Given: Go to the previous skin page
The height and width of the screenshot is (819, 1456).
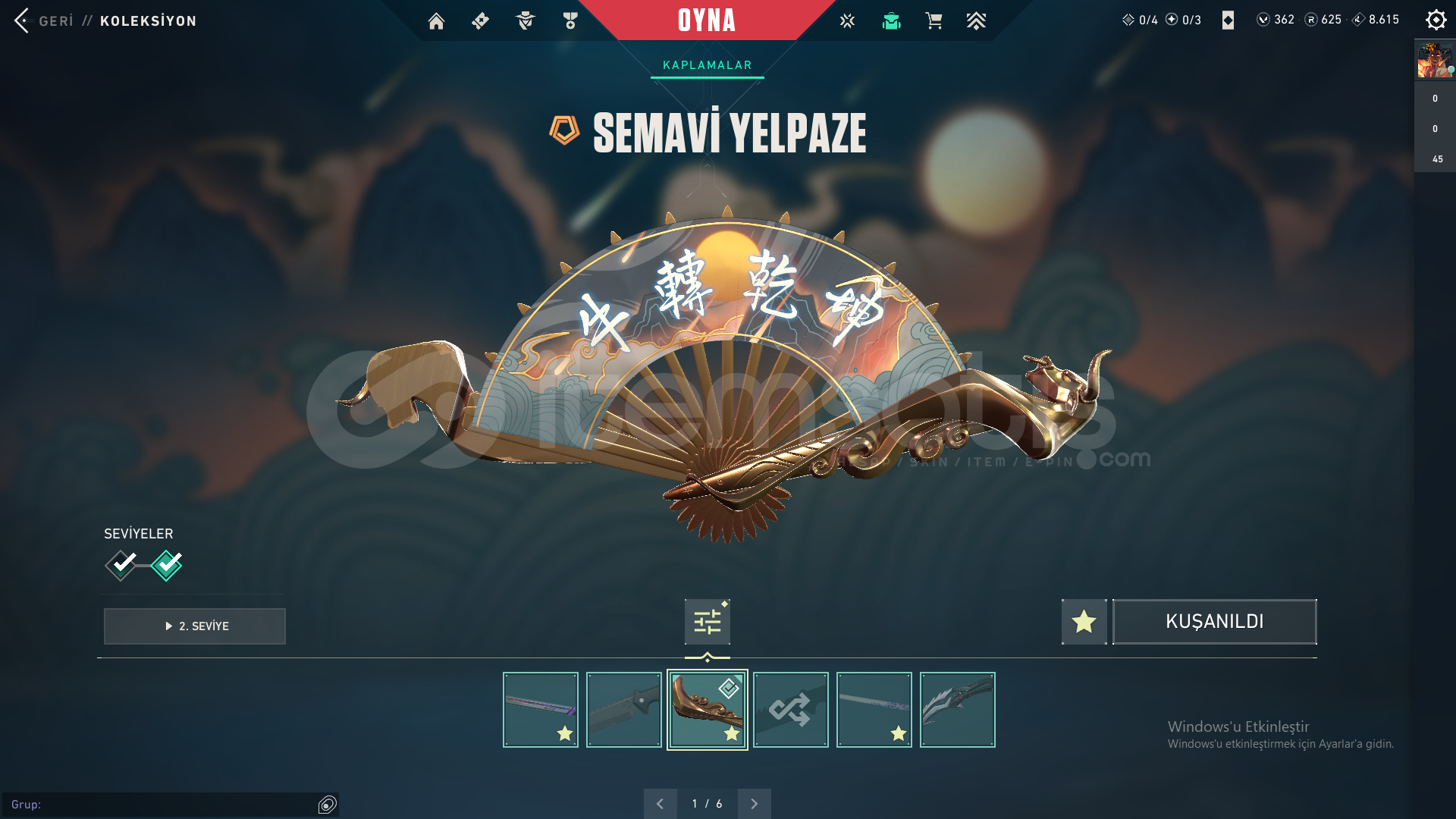Looking at the screenshot, I should (x=660, y=804).
